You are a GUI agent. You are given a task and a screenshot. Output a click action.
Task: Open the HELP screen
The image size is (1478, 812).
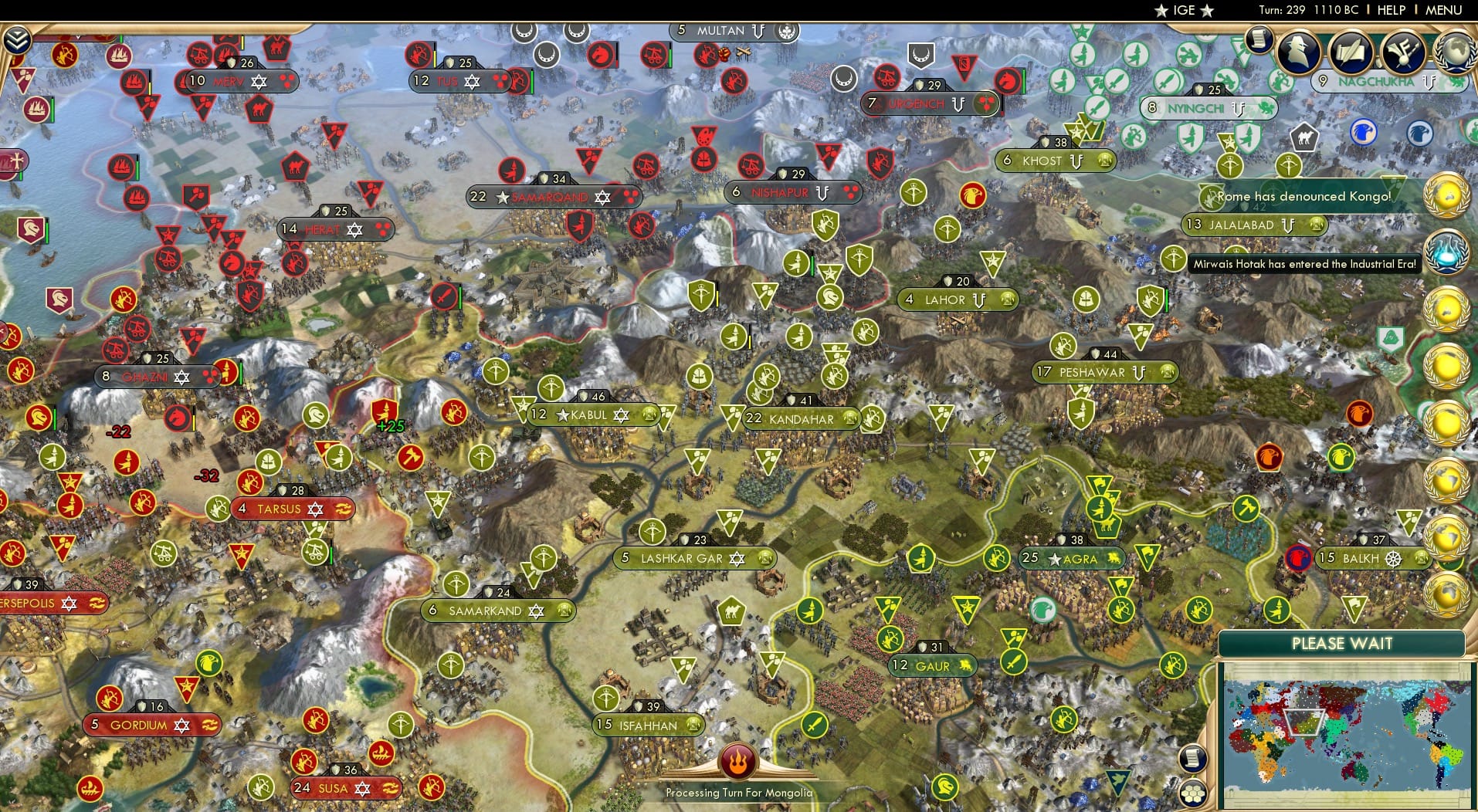pyautogui.click(x=1390, y=10)
